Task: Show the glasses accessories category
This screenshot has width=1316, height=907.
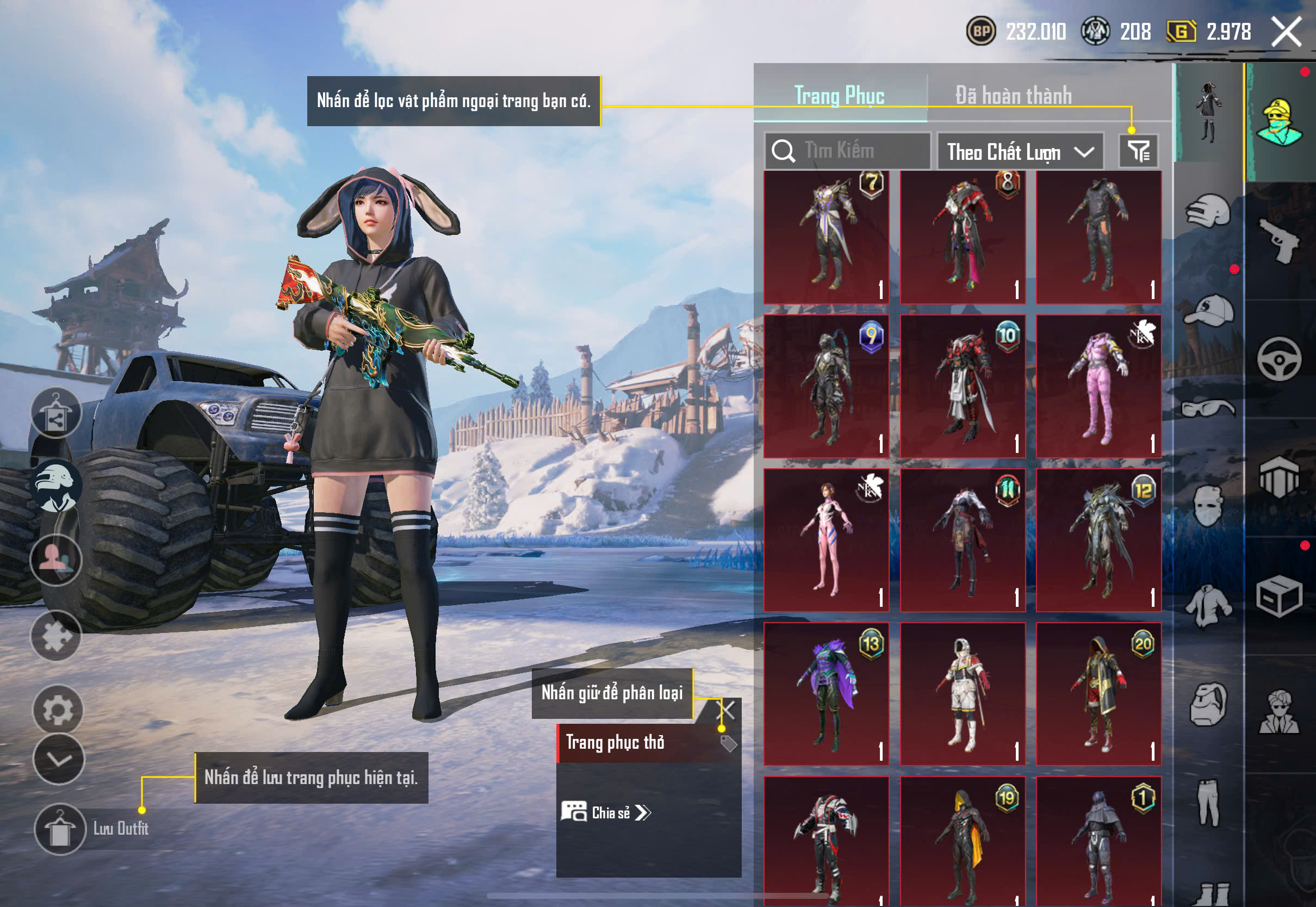Action: pyautogui.click(x=1208, y=408)
